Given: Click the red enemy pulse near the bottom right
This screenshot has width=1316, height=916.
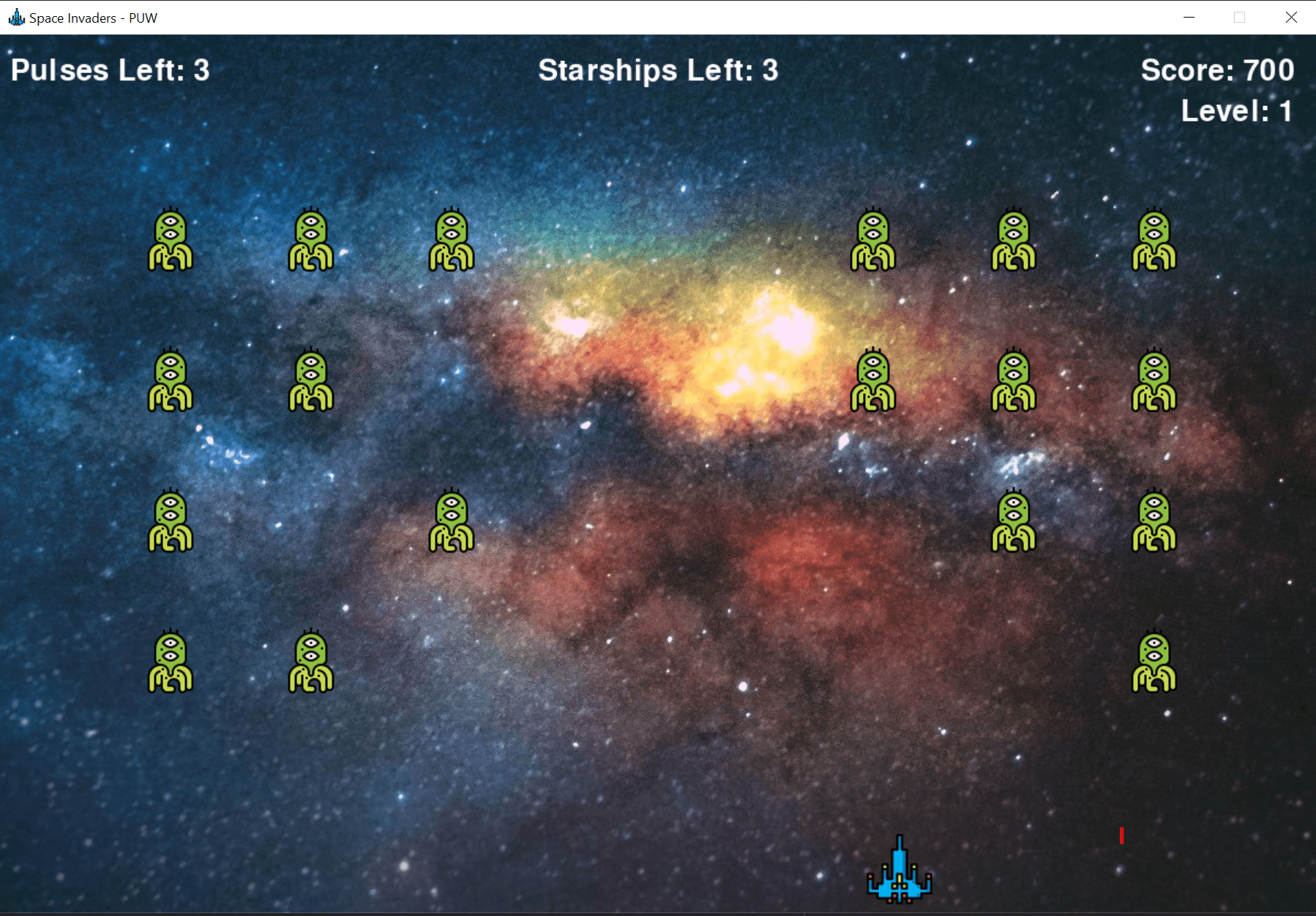Looking at the screenshot, I should (x=1122, y=835).
